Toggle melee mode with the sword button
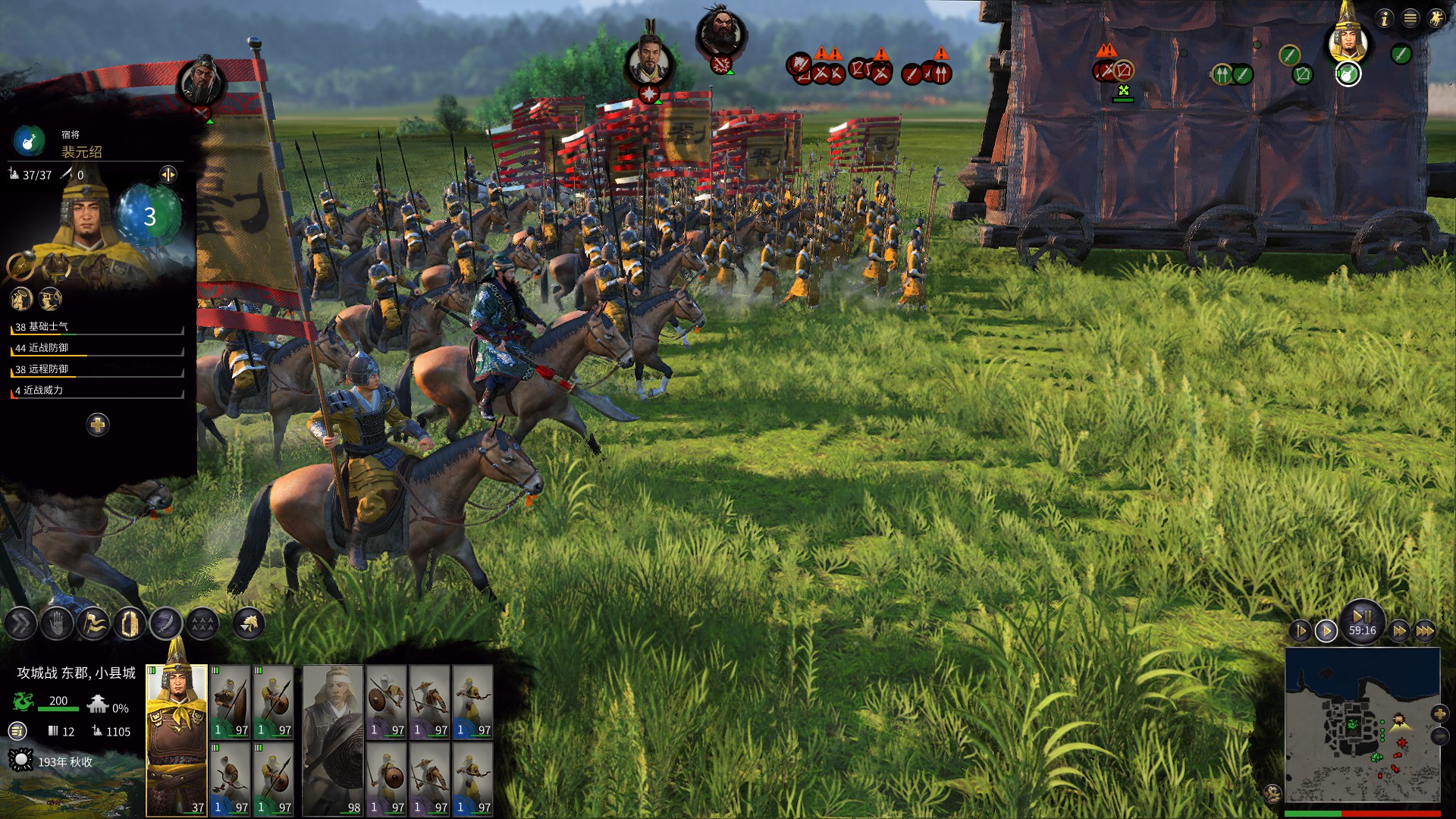The height and width of the screenshot is (819, 1456). coord(166,624)
